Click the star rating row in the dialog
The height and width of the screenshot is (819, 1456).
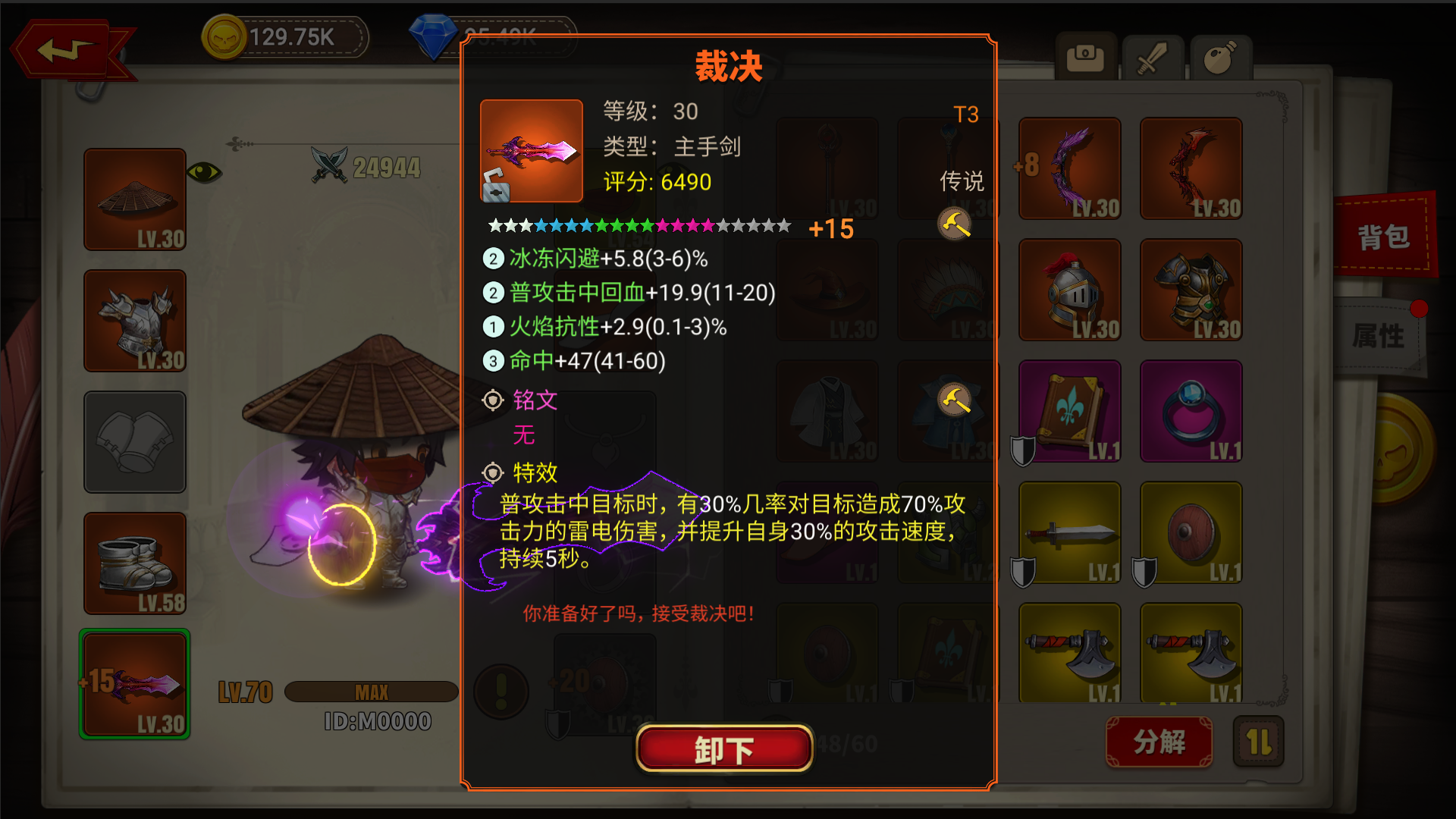637,225
